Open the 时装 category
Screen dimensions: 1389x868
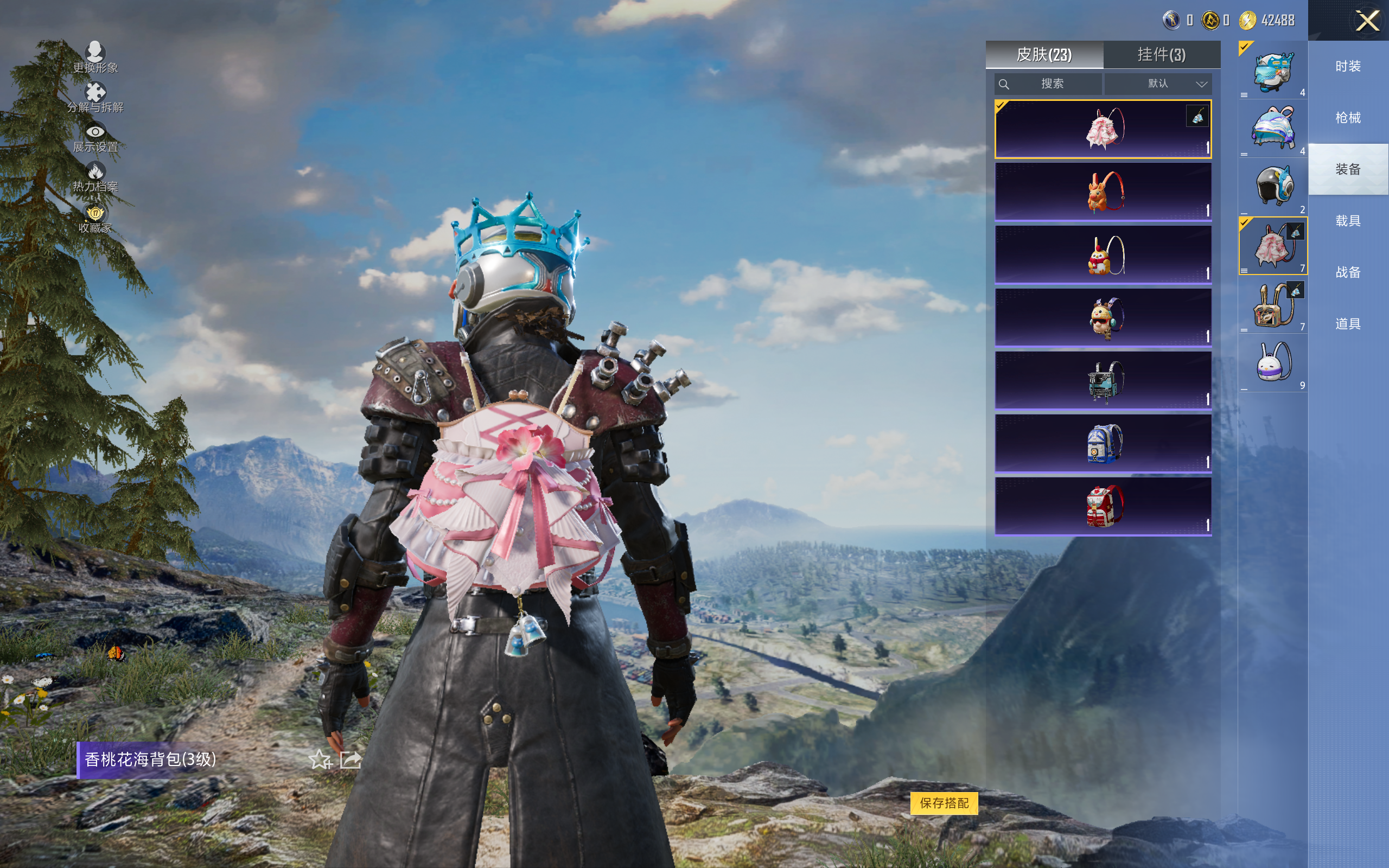tap(1348, 67)
